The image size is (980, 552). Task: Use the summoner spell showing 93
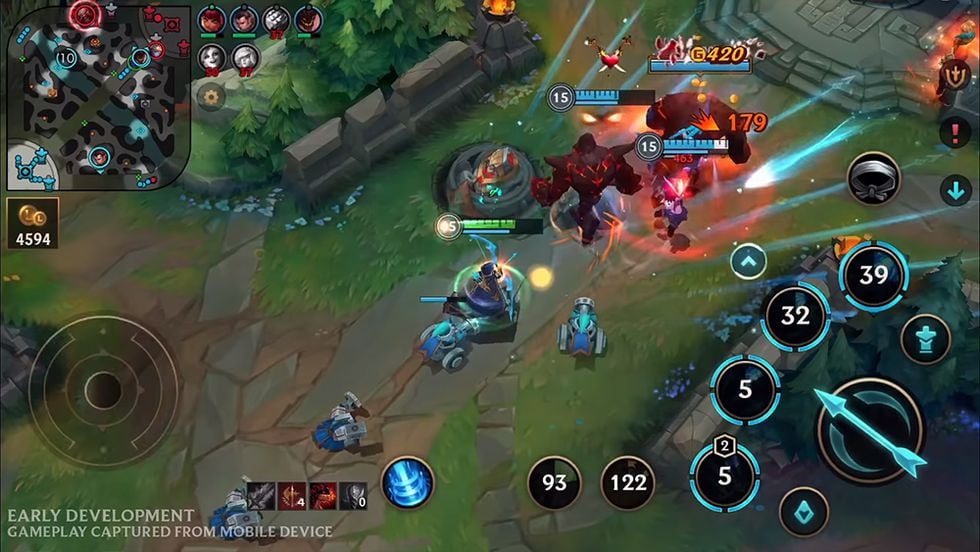coord(554,483)
